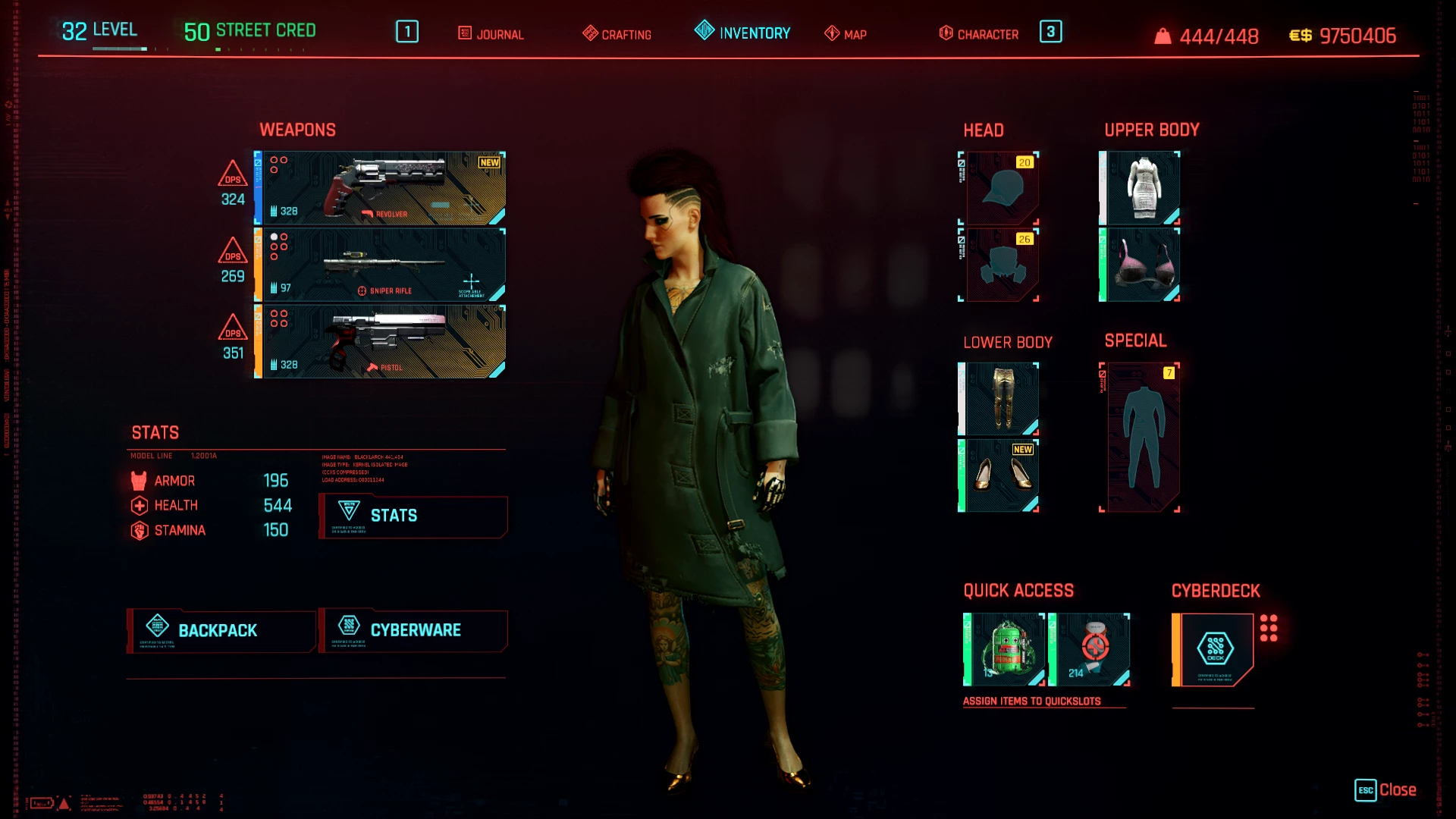Viewport: 1456px width, 819px height.
Task: Click the white dress outer torso slot
Action: tap(1141, 188)
